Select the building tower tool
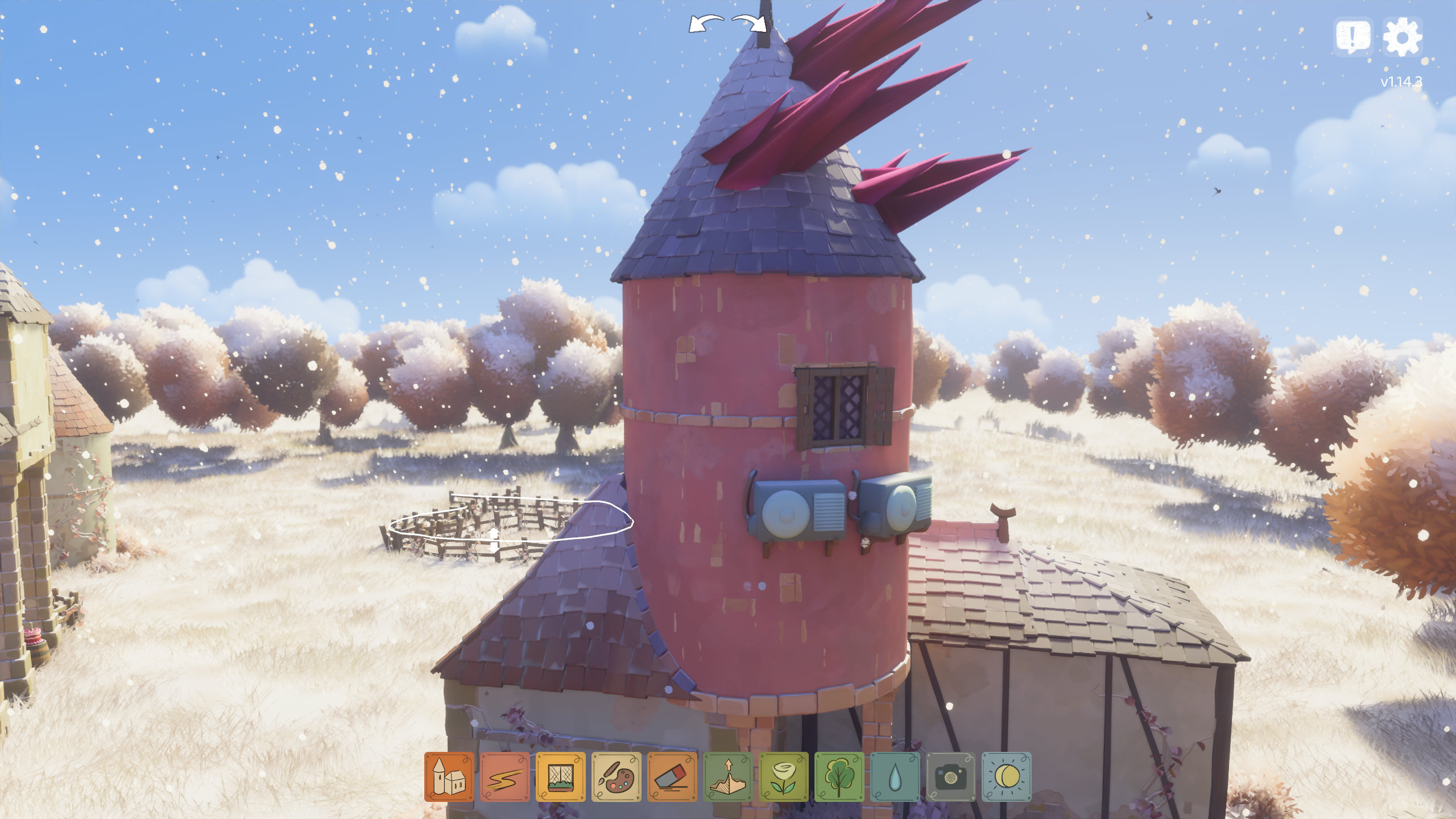 pyautogui.click(x=449, y=777)
